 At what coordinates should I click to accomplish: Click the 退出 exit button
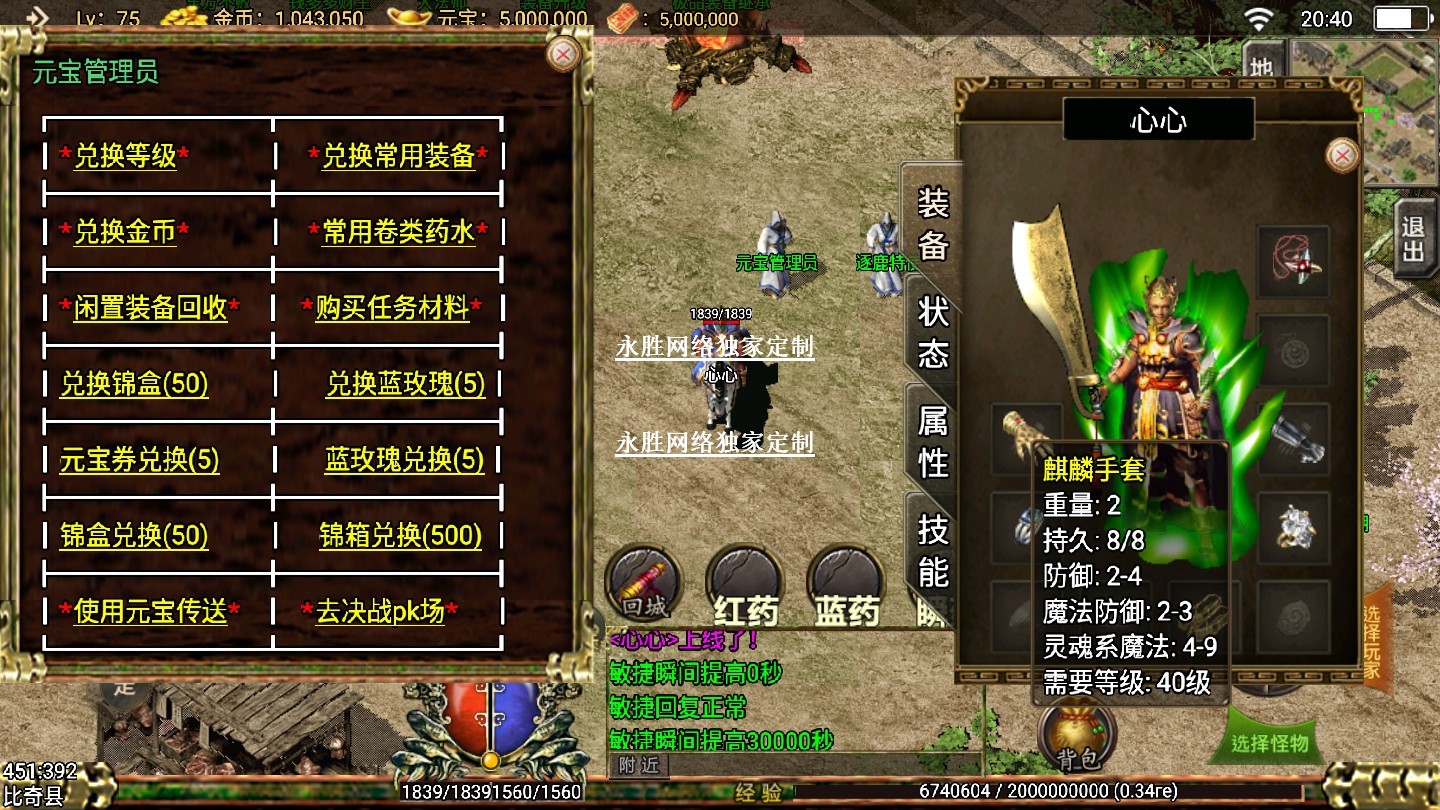pyautogui.click(x=1413, y=239)
